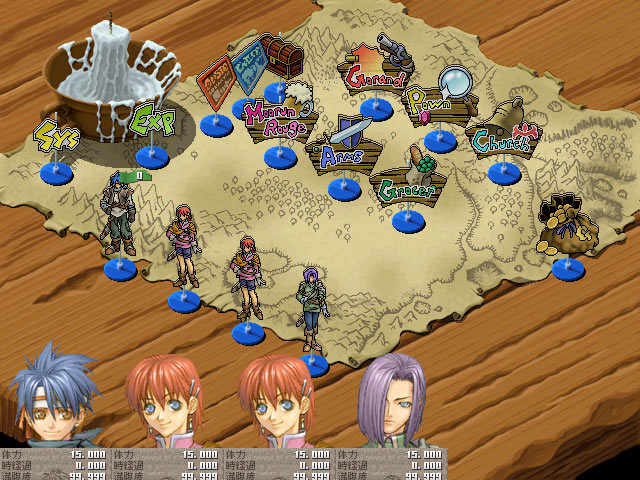Select the orange poster sign marker

point(214,79)
